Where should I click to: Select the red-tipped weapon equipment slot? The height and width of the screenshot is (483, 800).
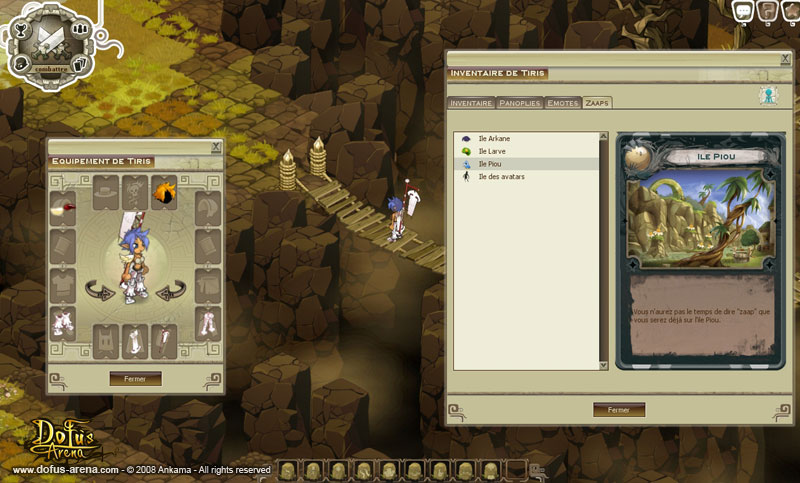pos(63,208)
